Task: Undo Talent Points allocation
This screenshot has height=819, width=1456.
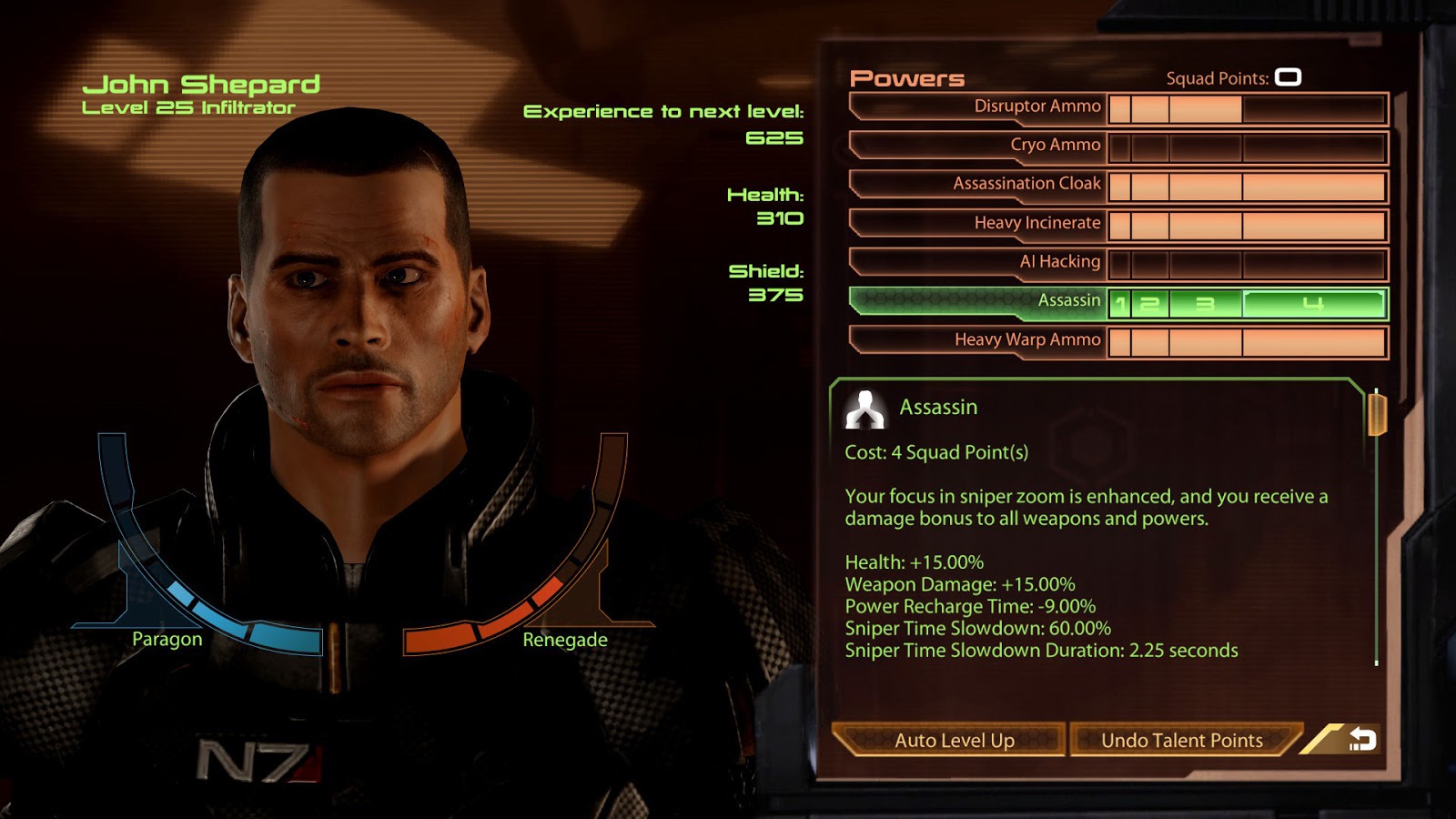Action: (1181, 741)
